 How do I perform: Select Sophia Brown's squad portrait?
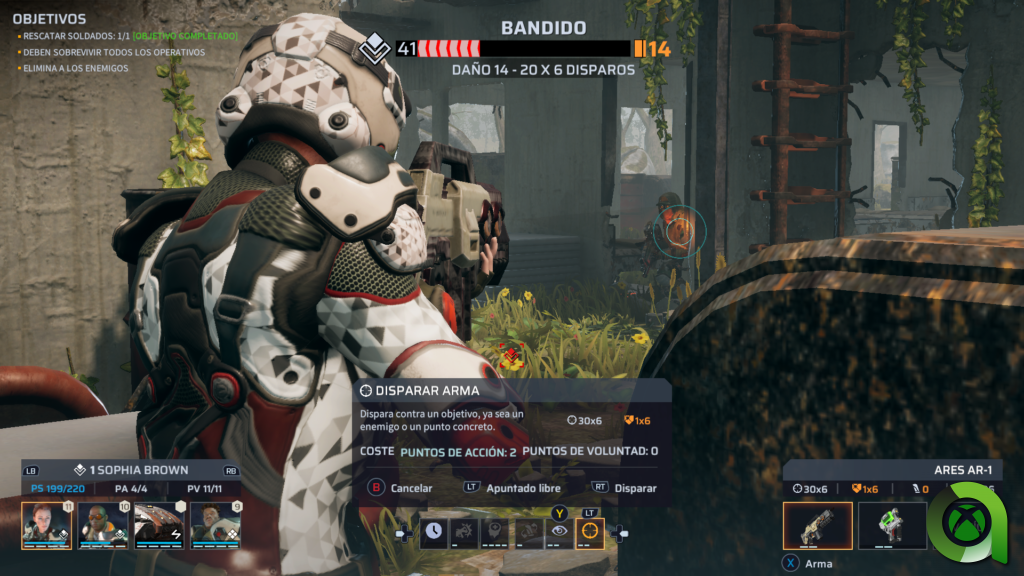pyautogui.click(x=46, y=524)
